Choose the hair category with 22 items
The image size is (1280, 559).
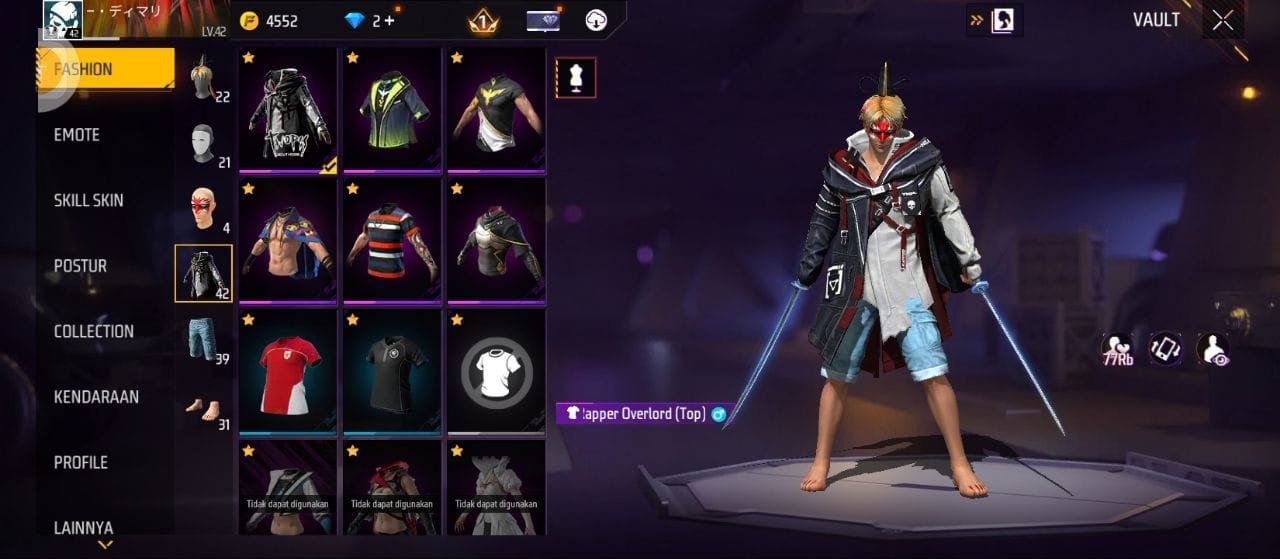[x=205, y=79]
